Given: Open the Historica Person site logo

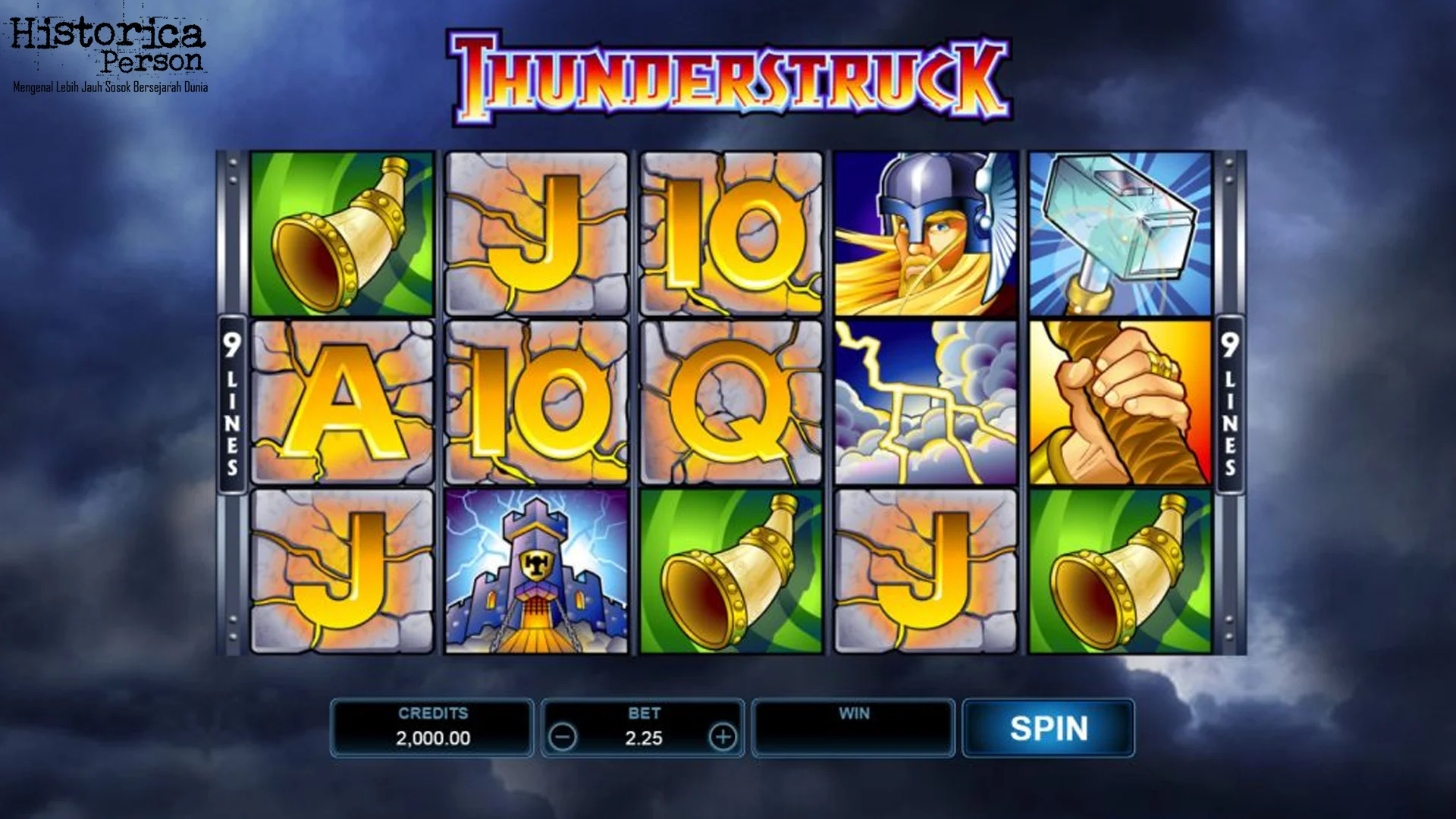Looking at the screenshot, I should 110,53.
